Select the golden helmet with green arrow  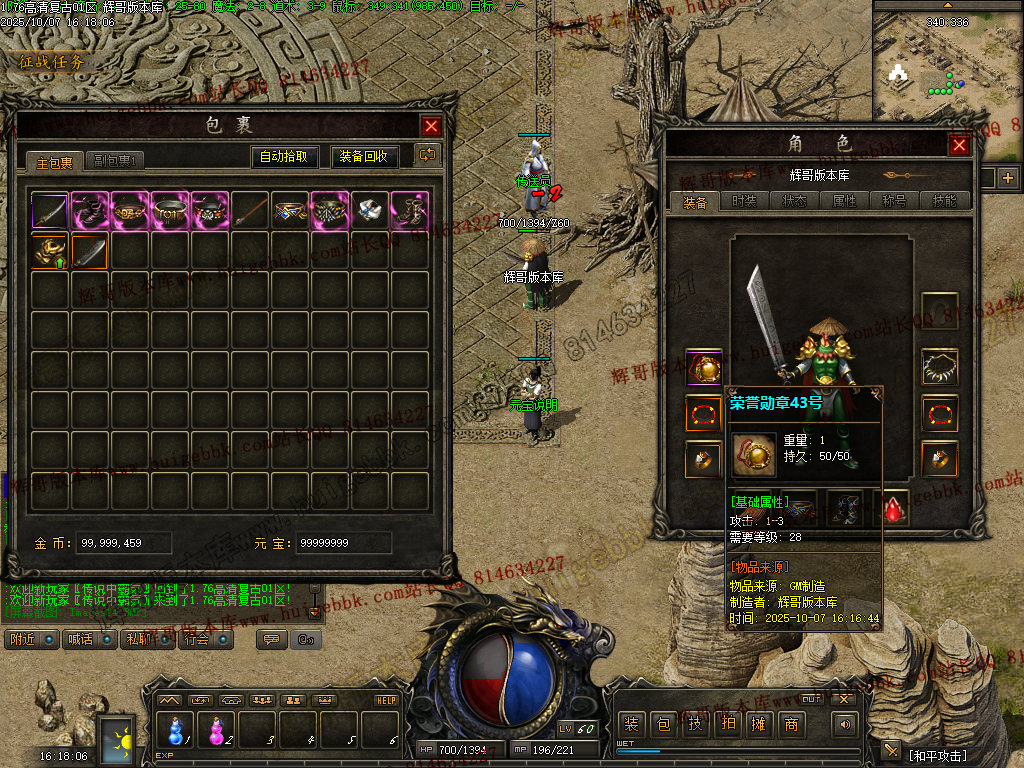tap(49, 251)
